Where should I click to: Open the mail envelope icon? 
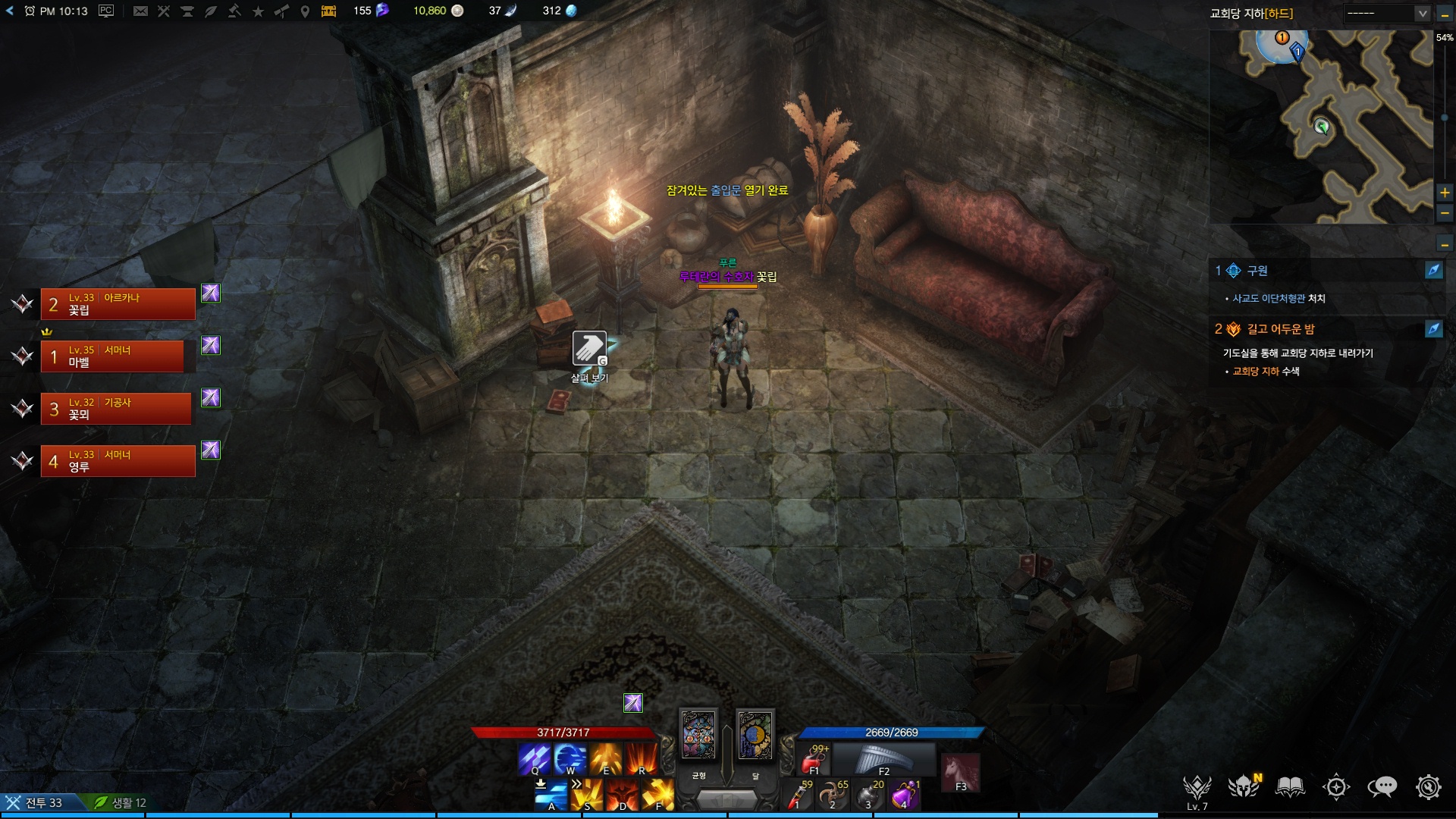pyautogui.click(x=140, y=11)
